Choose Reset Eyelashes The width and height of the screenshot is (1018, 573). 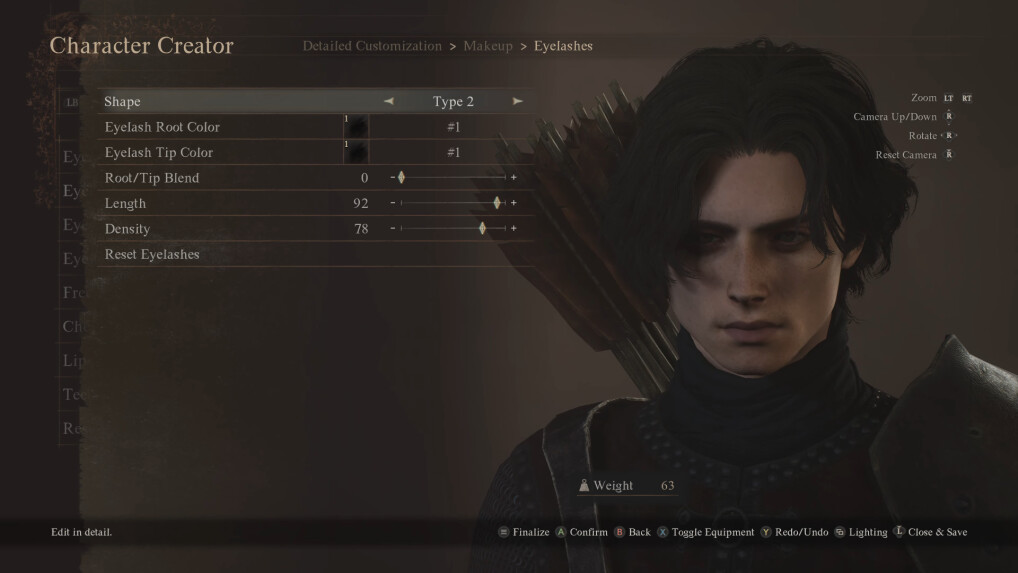[152, 255]
